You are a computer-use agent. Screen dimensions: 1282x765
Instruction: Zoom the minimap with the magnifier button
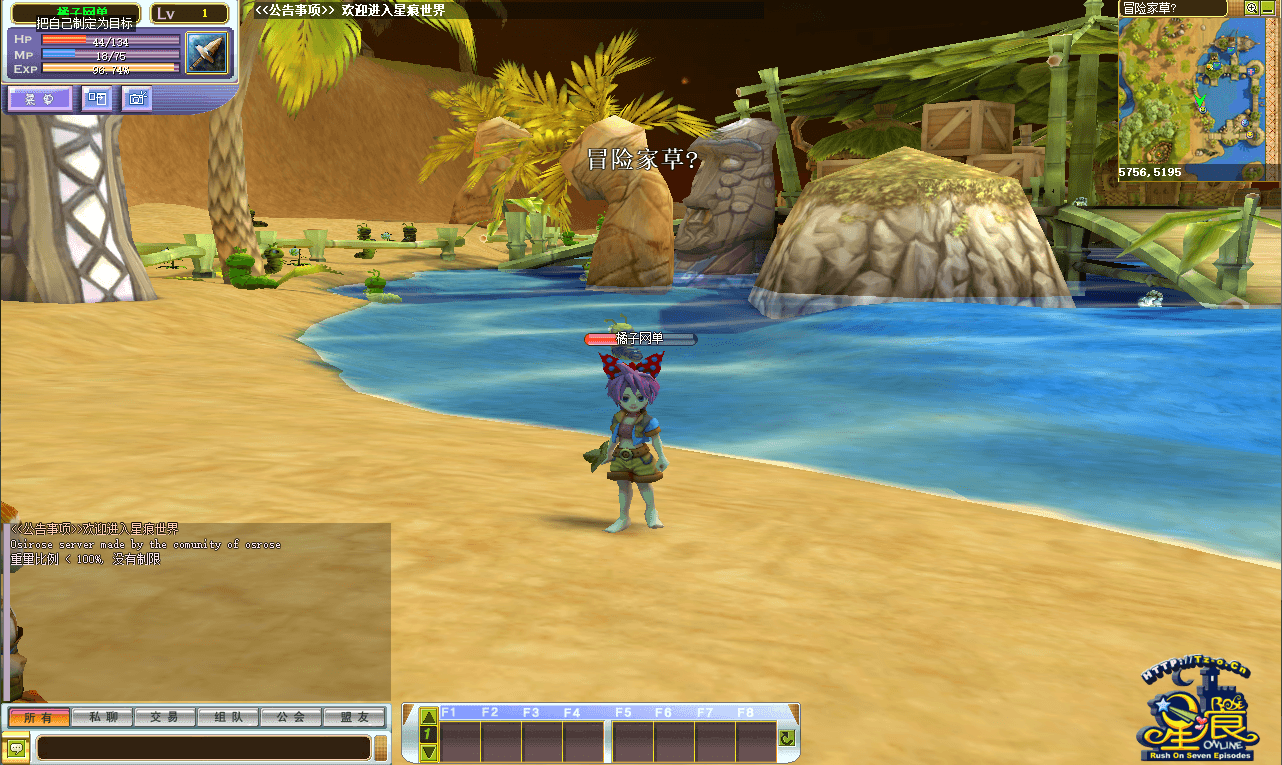point(1251,8)
